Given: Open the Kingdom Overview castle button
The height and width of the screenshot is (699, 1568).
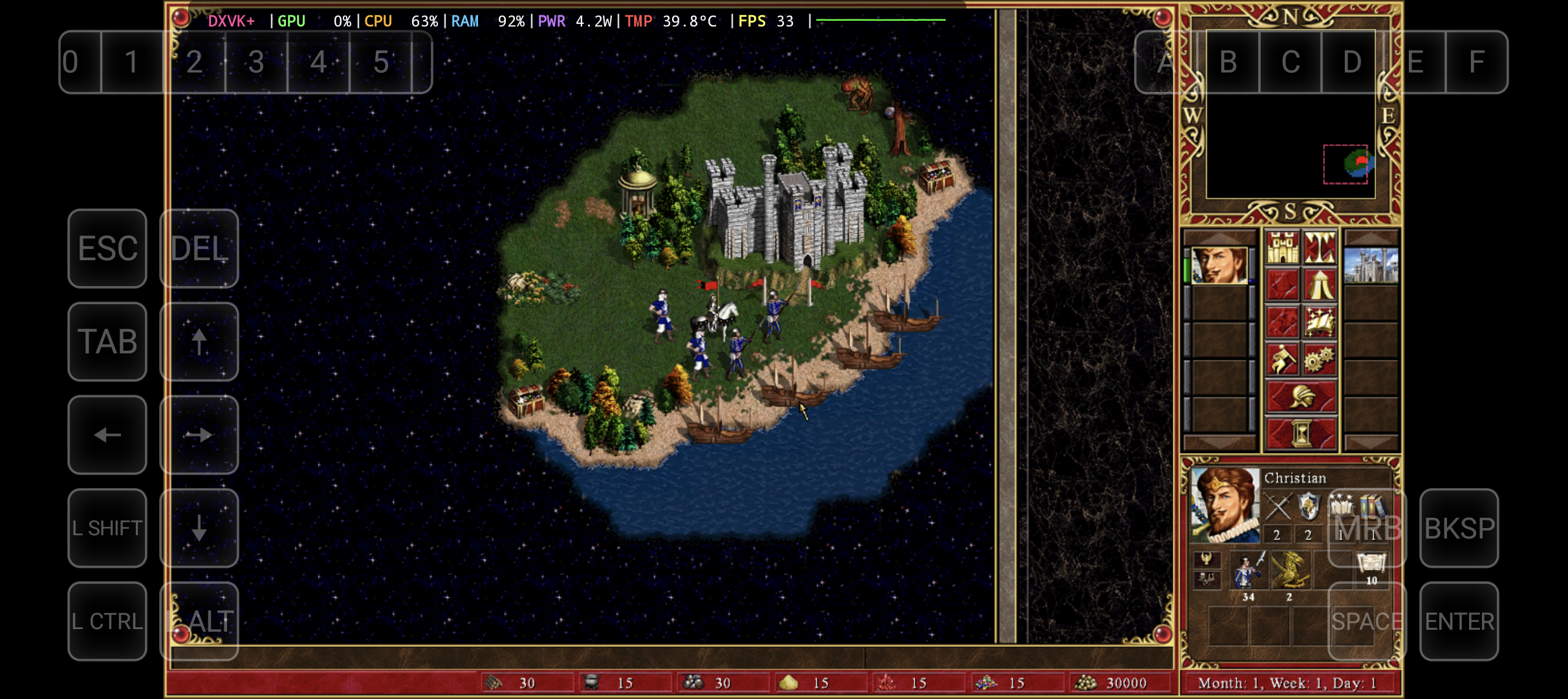Looking at the screenshot, I should 1282,248.
